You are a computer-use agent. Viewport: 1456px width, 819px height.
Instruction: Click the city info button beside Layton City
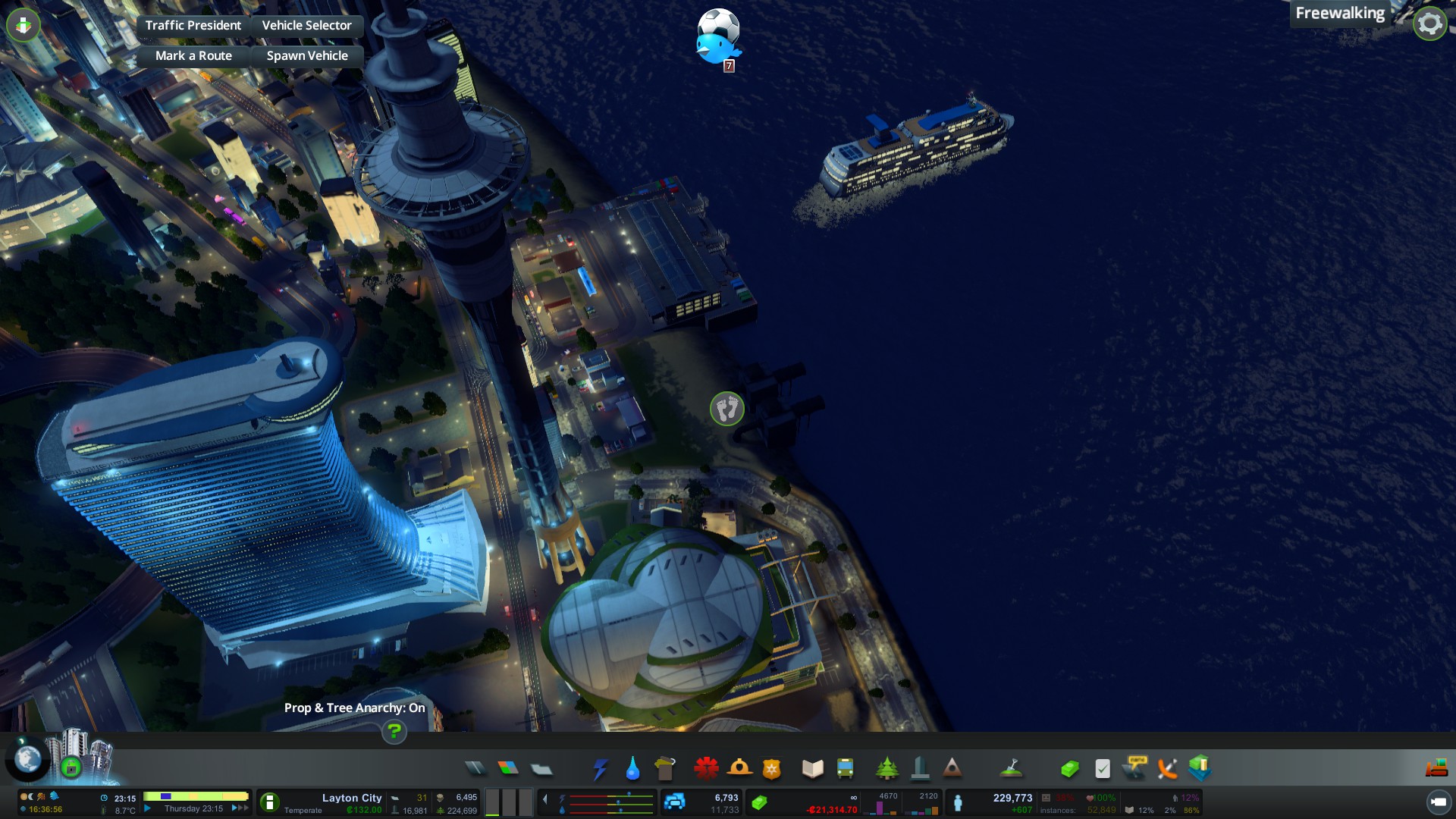269,802
